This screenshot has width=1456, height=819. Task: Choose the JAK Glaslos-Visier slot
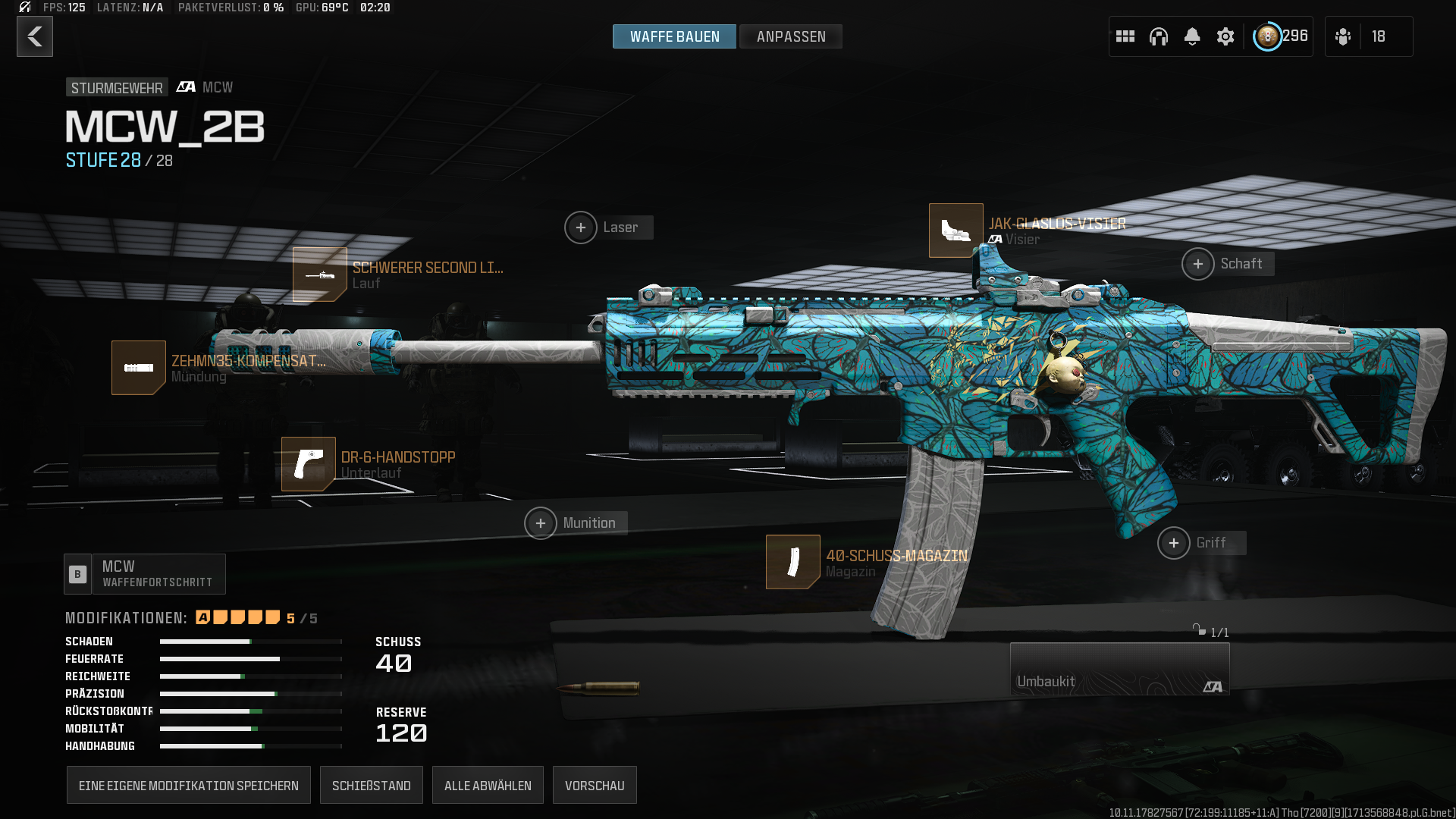pyautogui.click(x=955, y=231)
